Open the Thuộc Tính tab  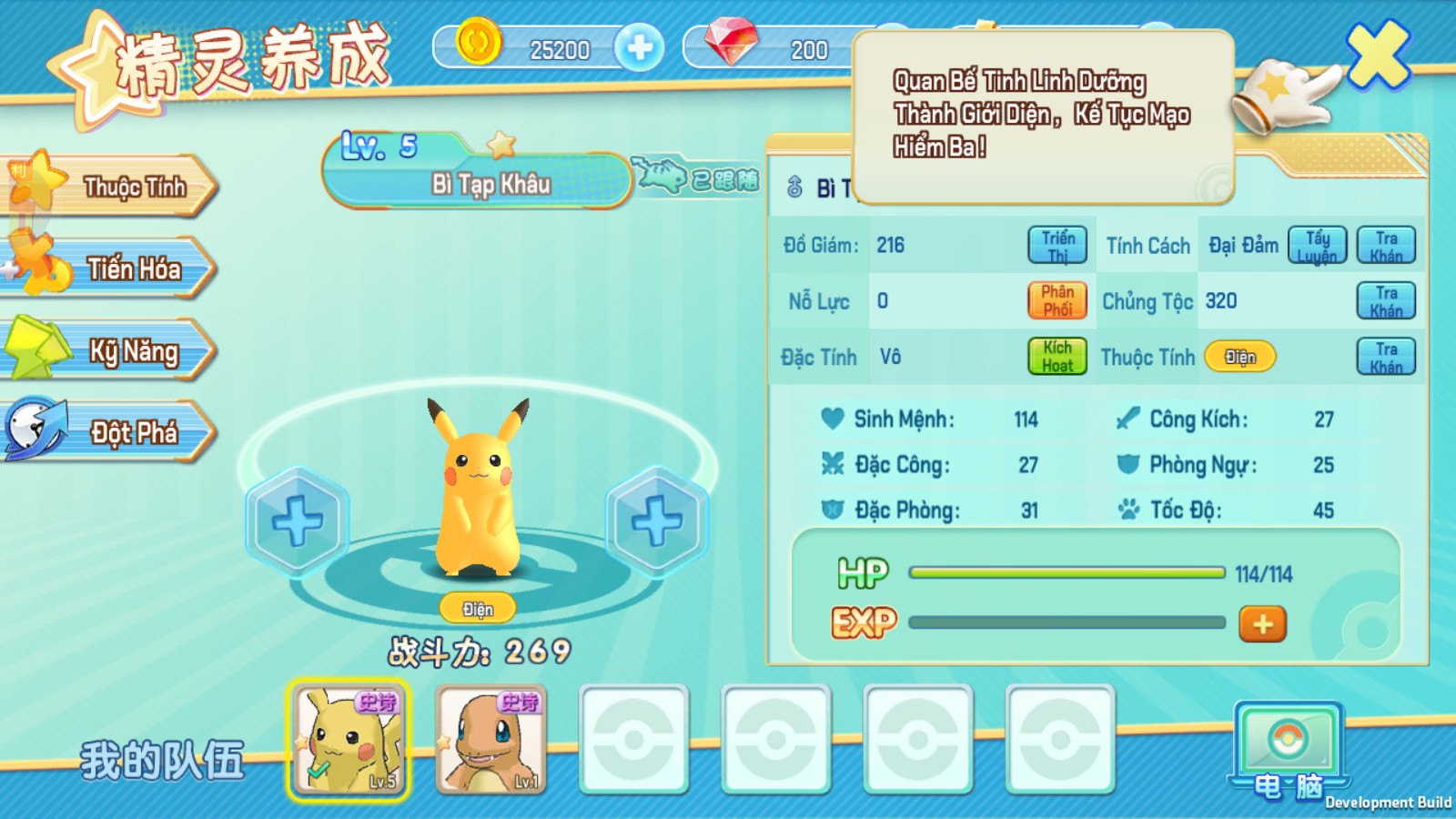pos(118,187)
